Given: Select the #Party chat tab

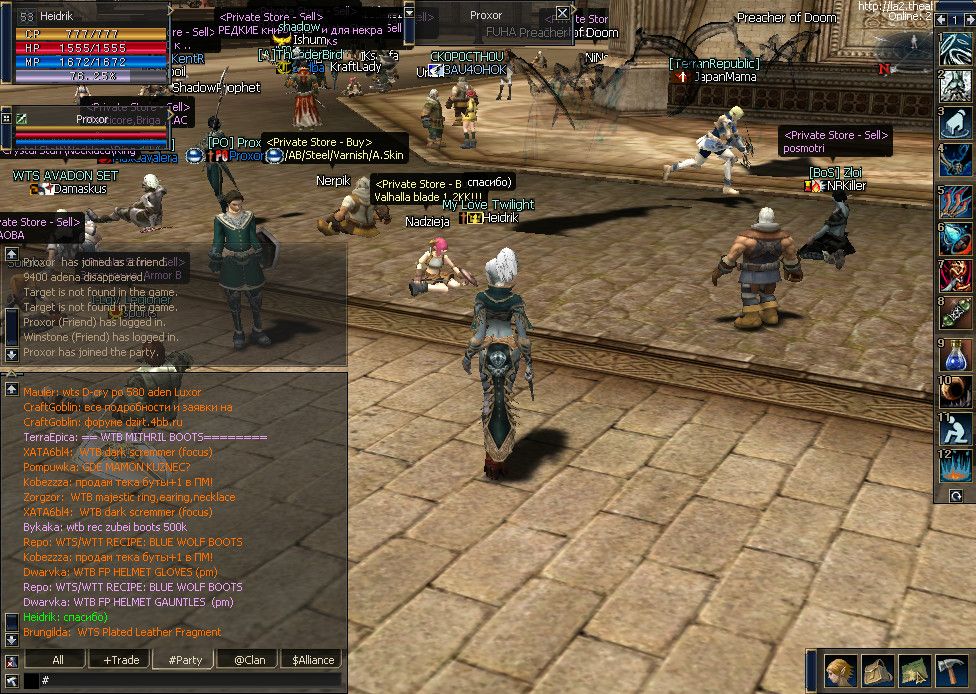Looking at the screenshot, I should (185, 660).
